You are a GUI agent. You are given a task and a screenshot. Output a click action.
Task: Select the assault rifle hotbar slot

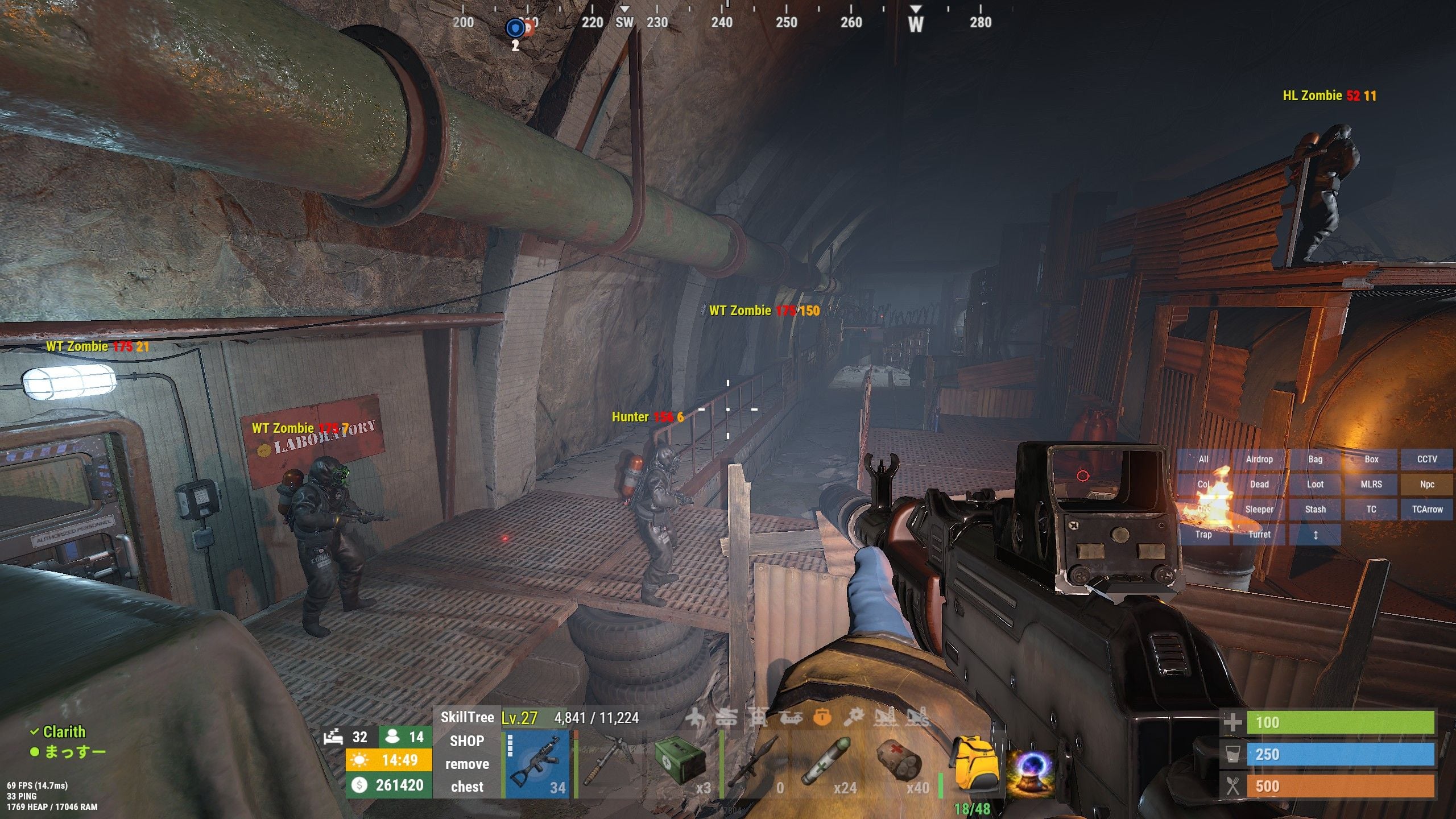(x=537, y=765)
